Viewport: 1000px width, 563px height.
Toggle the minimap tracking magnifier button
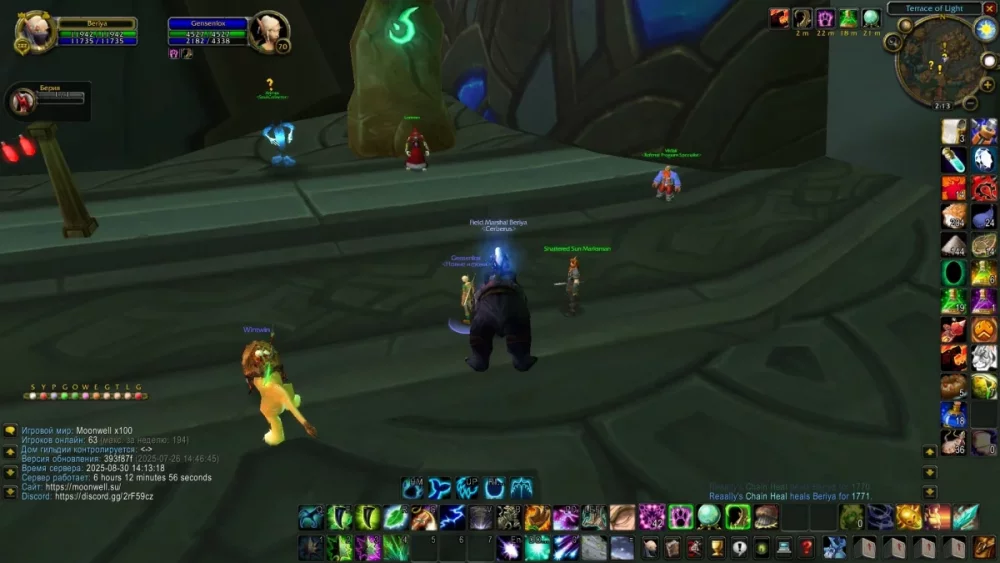[x=894, y=42]
